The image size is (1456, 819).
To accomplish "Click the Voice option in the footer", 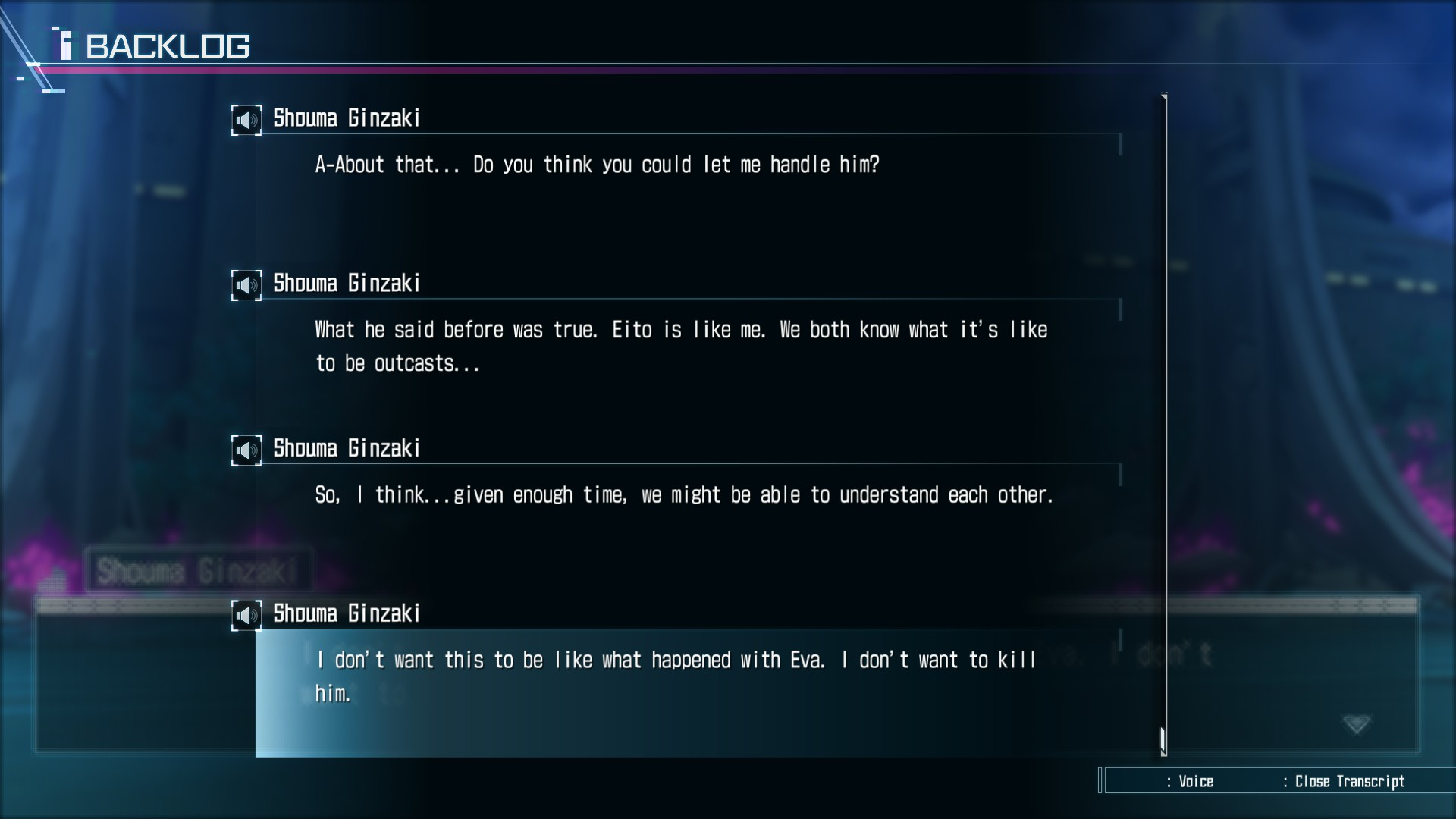I will point(1195,782).
